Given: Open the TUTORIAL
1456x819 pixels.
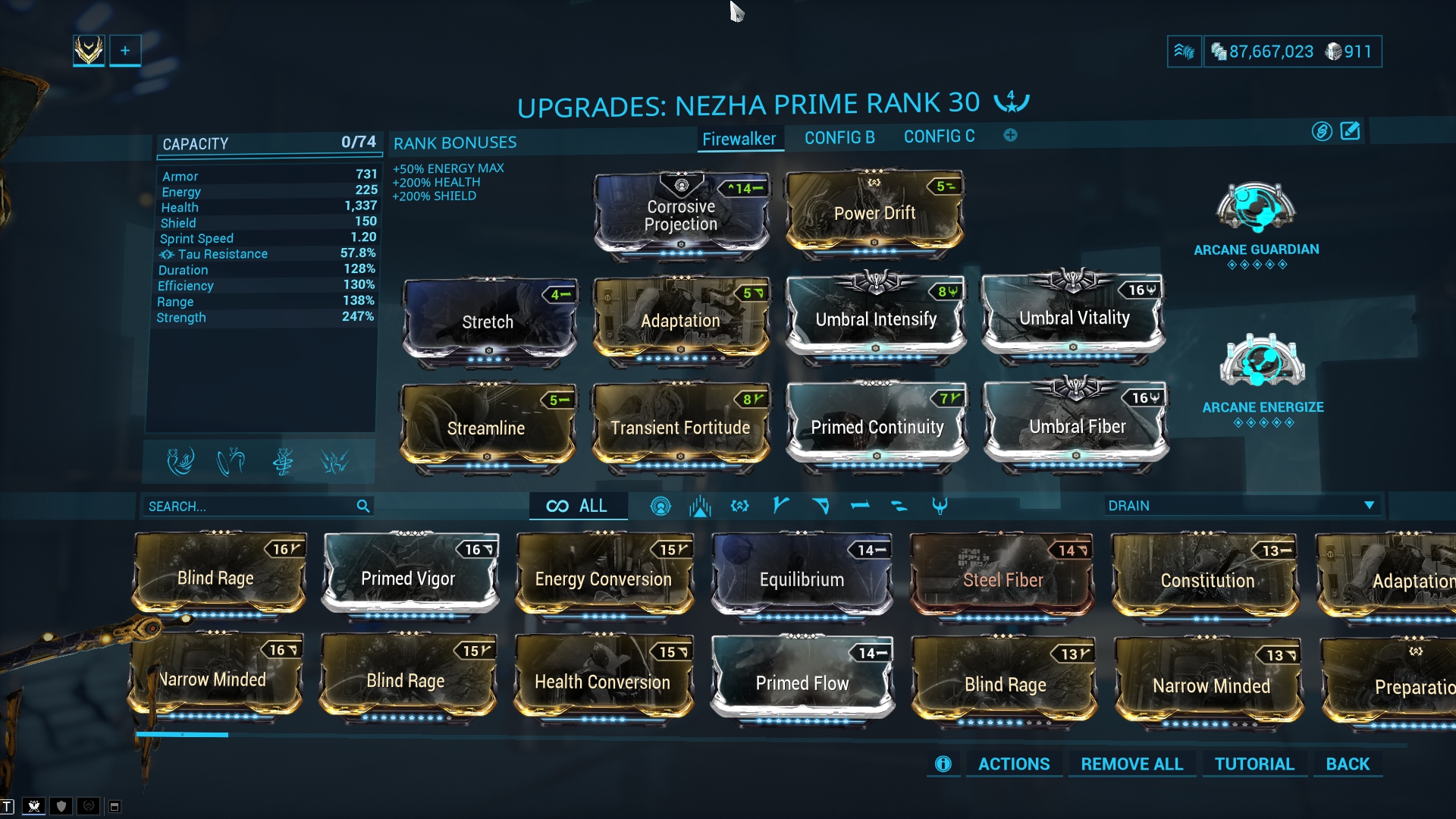Looking at the screenshot, I should coord(1254,764).
